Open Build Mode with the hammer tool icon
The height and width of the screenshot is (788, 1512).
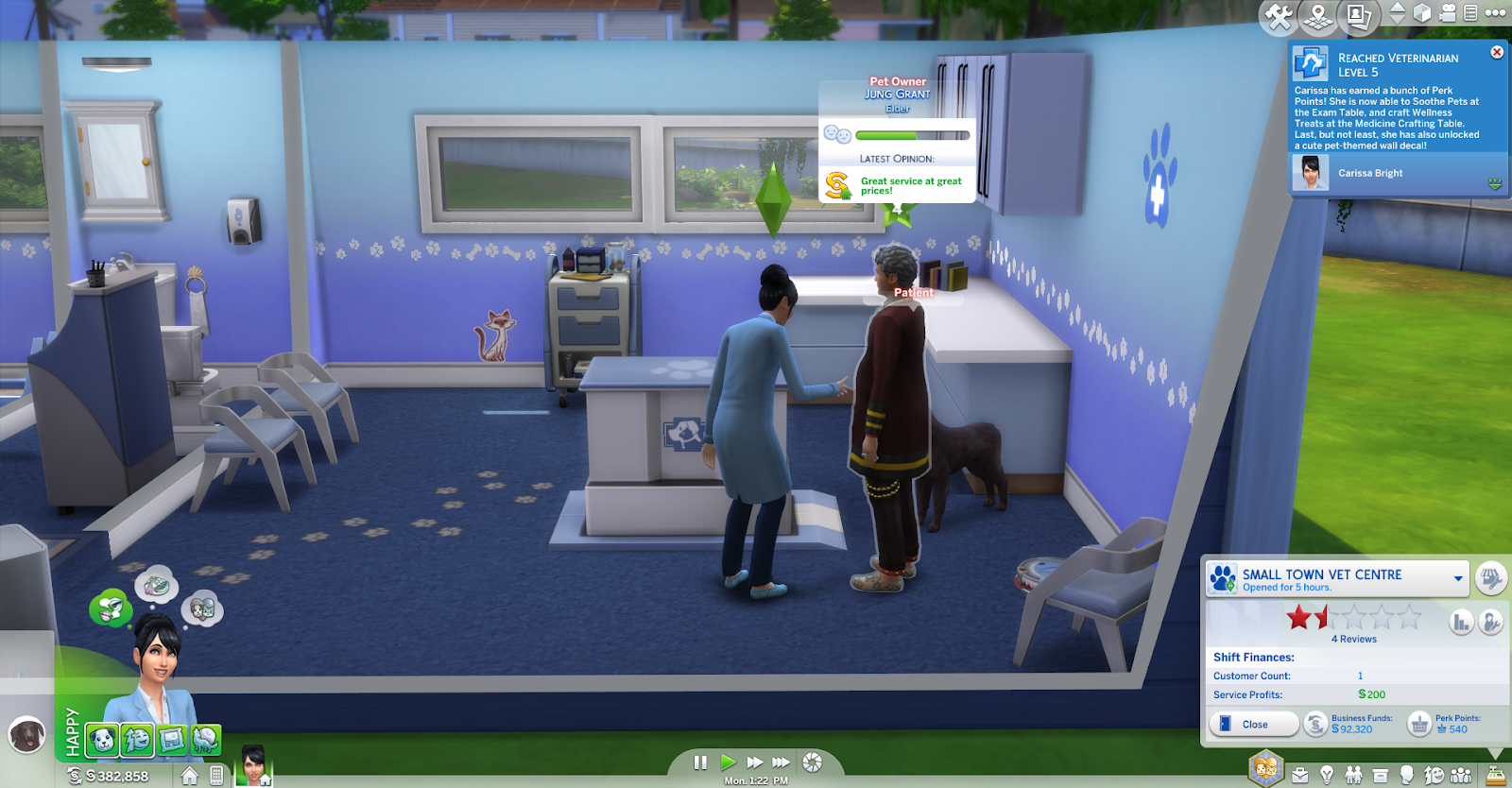(1278, 14)
